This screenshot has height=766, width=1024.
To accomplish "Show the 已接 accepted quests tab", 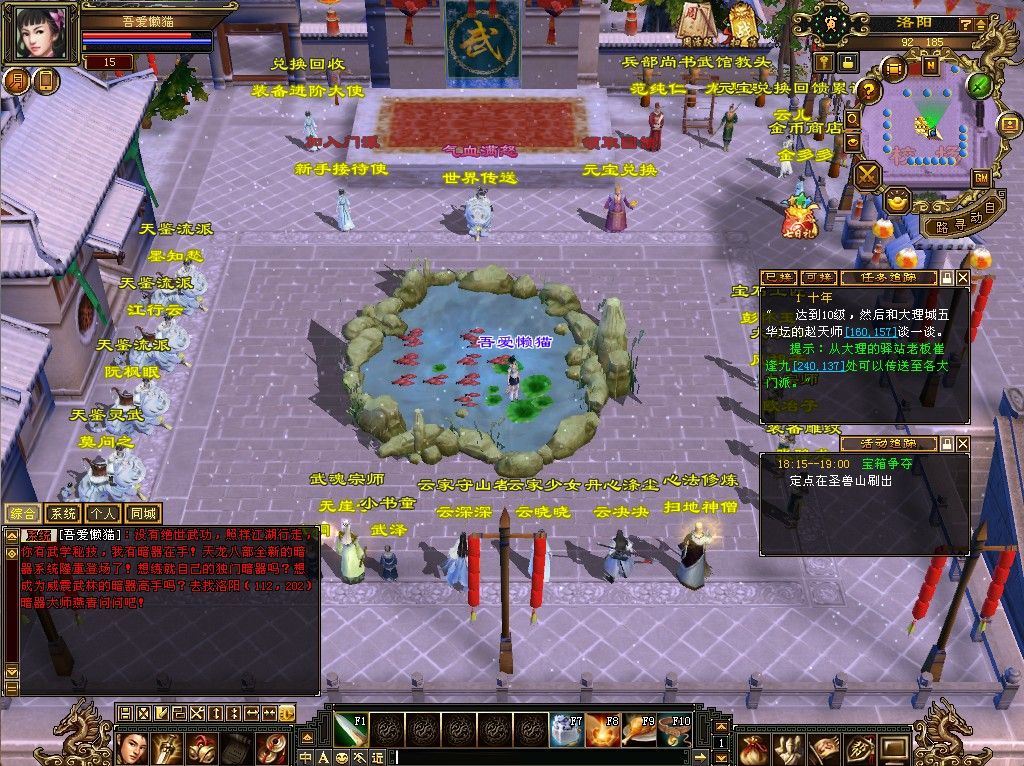I will pos(778,277).
